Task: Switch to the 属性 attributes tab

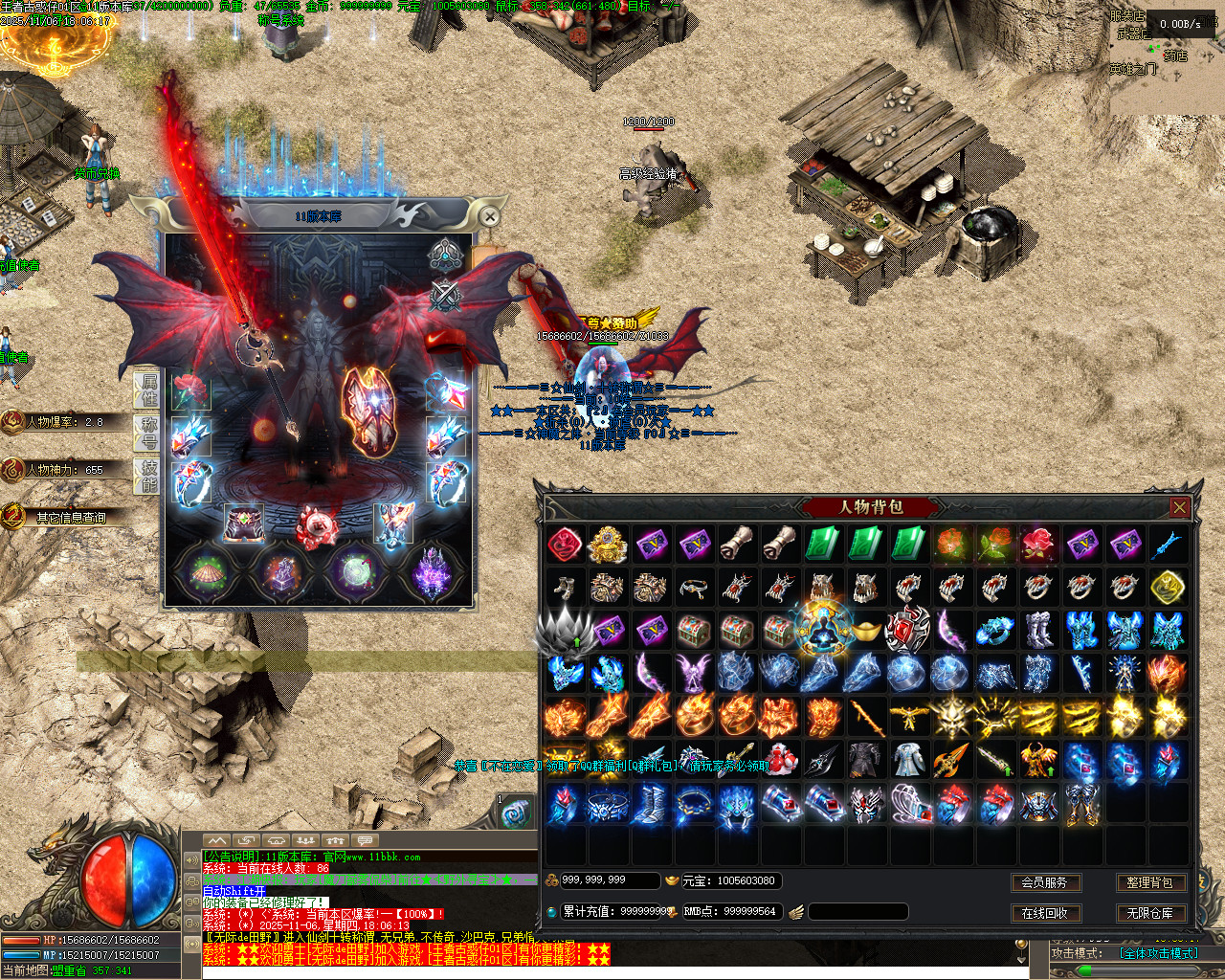Action: pyautogui.click(x=148, y=390)
